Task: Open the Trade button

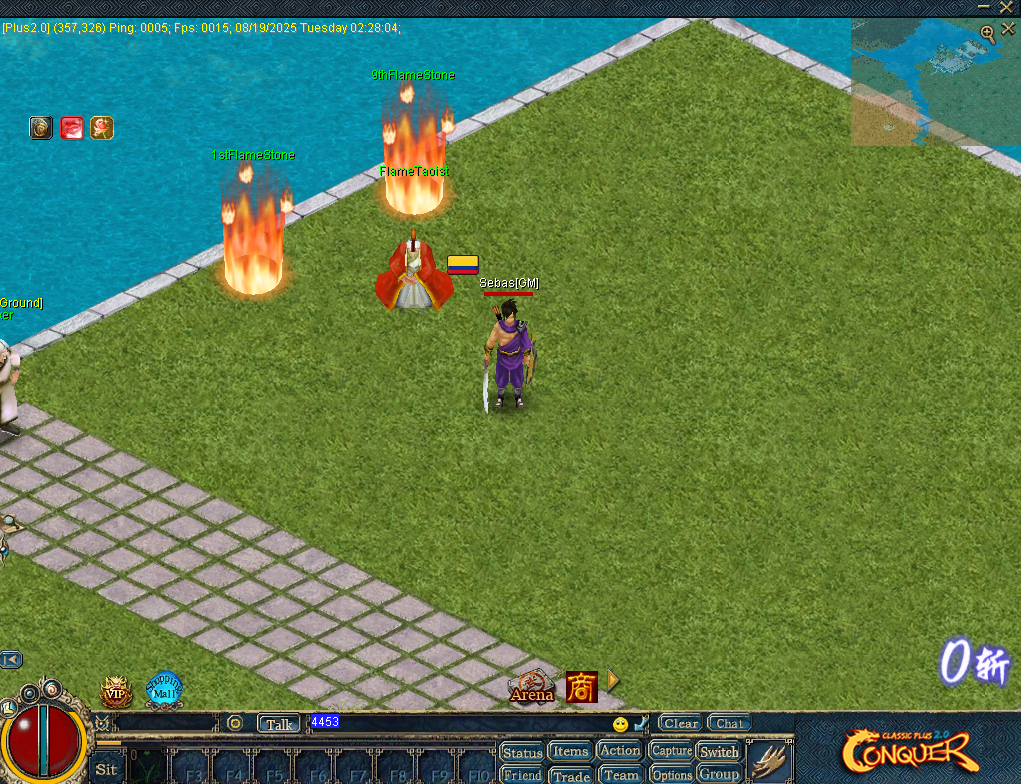Action: 570,776
